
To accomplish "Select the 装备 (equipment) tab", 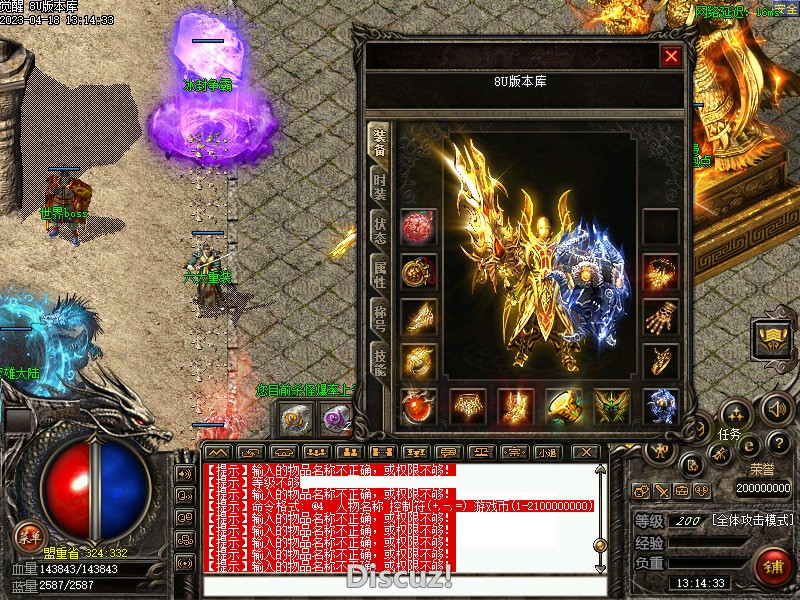I will [x=379, y=143].
